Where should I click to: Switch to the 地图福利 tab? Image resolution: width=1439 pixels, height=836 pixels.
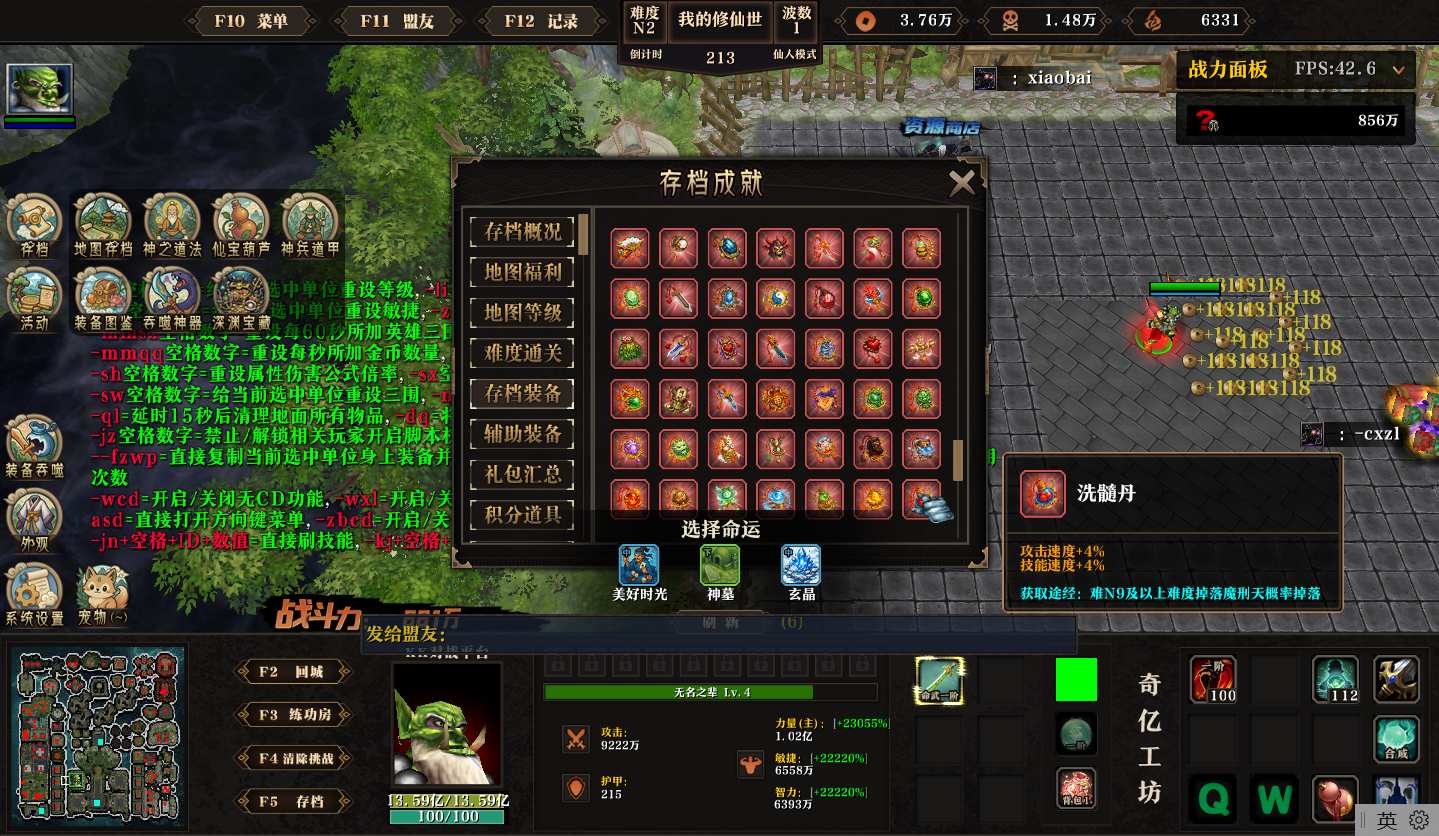click(x=523, y=272)
